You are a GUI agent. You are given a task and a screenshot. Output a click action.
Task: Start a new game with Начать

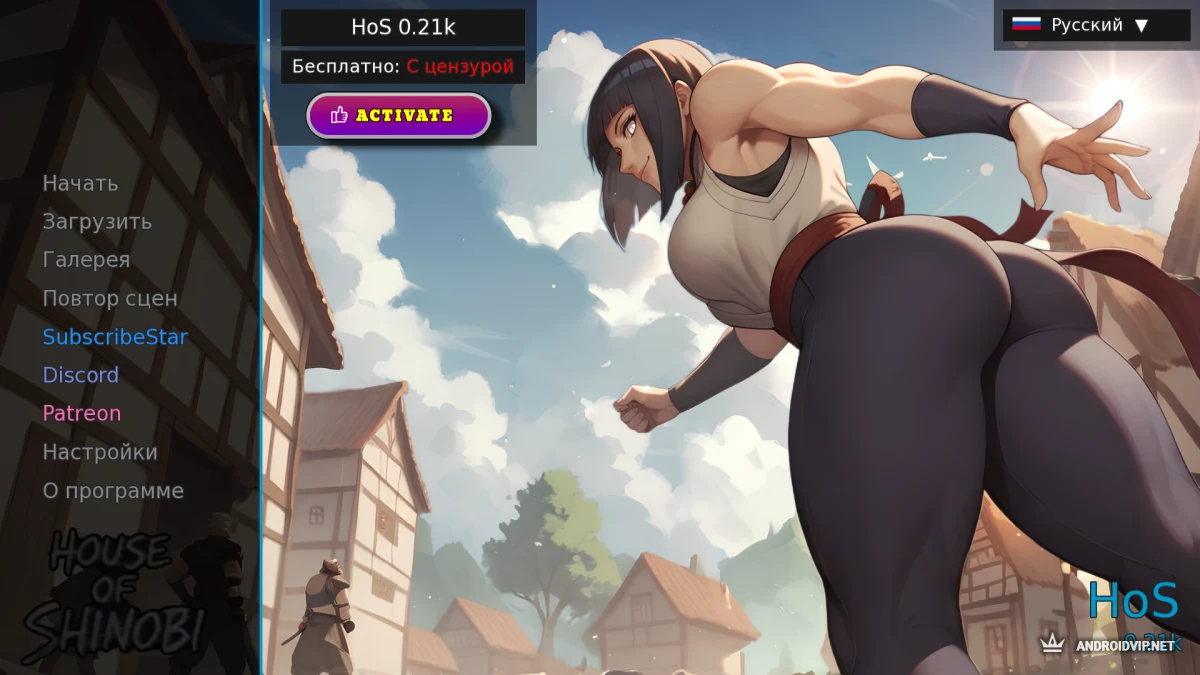tap(80, 183)
